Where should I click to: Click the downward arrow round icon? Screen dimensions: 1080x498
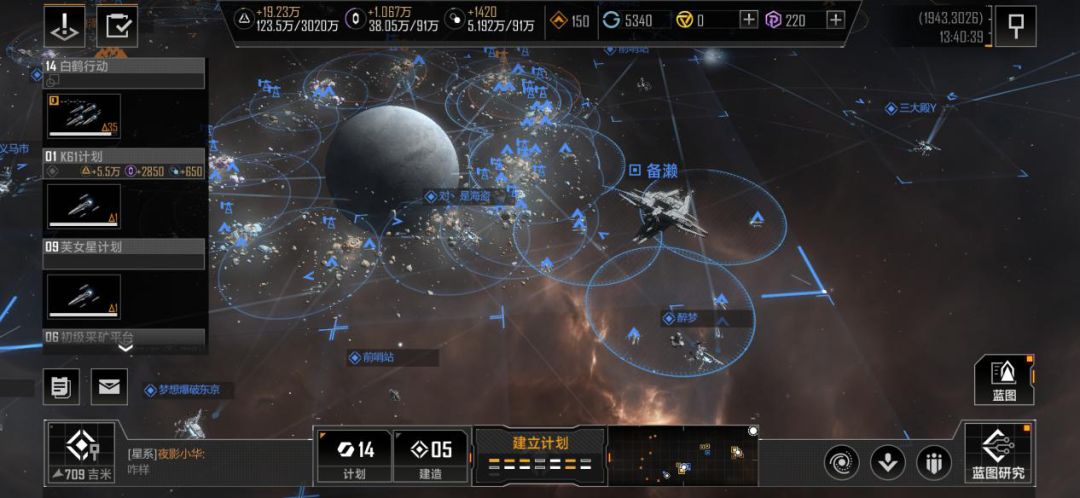click(x=888, y=462)
